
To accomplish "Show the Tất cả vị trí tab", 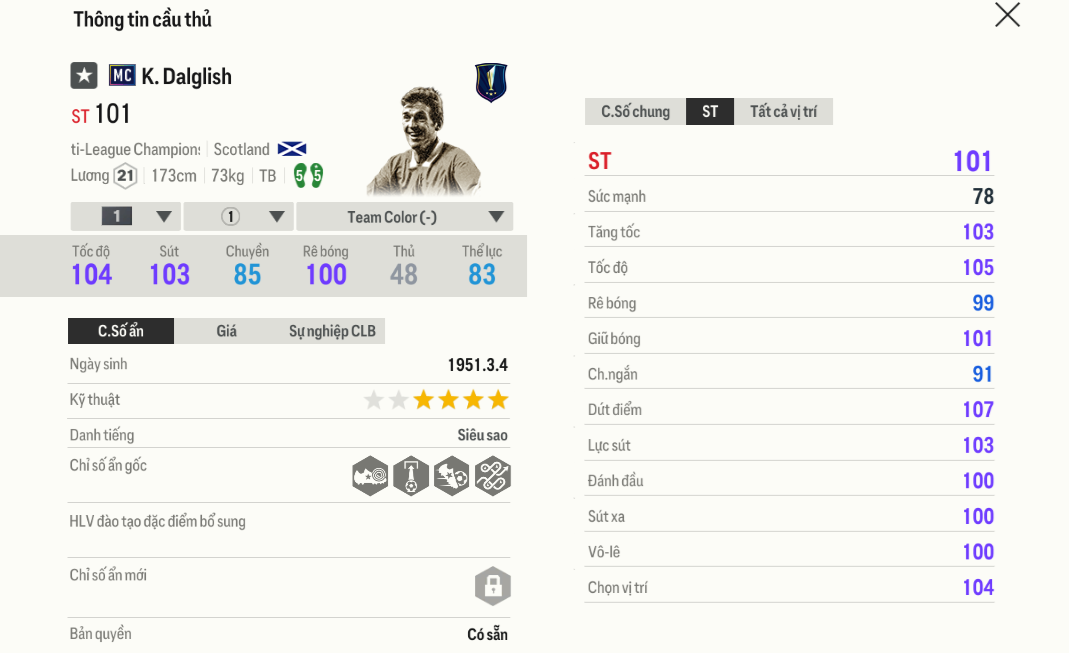I will pos(783,112).
